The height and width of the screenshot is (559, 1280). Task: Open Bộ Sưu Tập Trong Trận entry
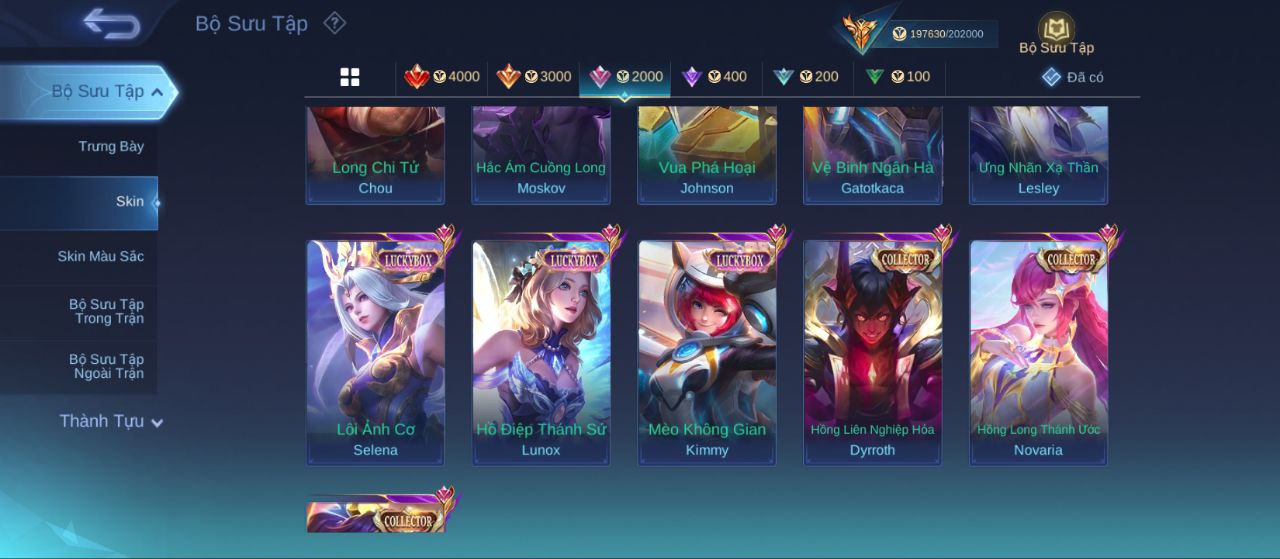pos(106,312)
